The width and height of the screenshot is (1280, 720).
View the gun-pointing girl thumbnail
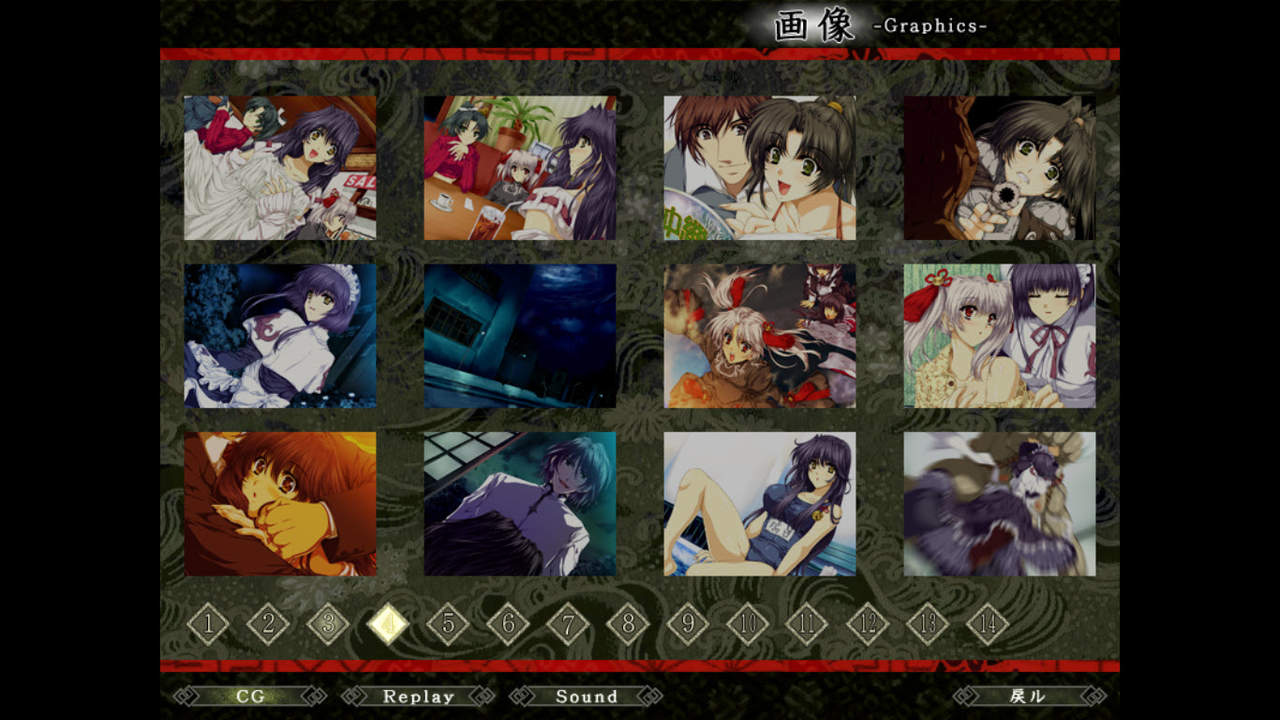[x=1000, y=168]
